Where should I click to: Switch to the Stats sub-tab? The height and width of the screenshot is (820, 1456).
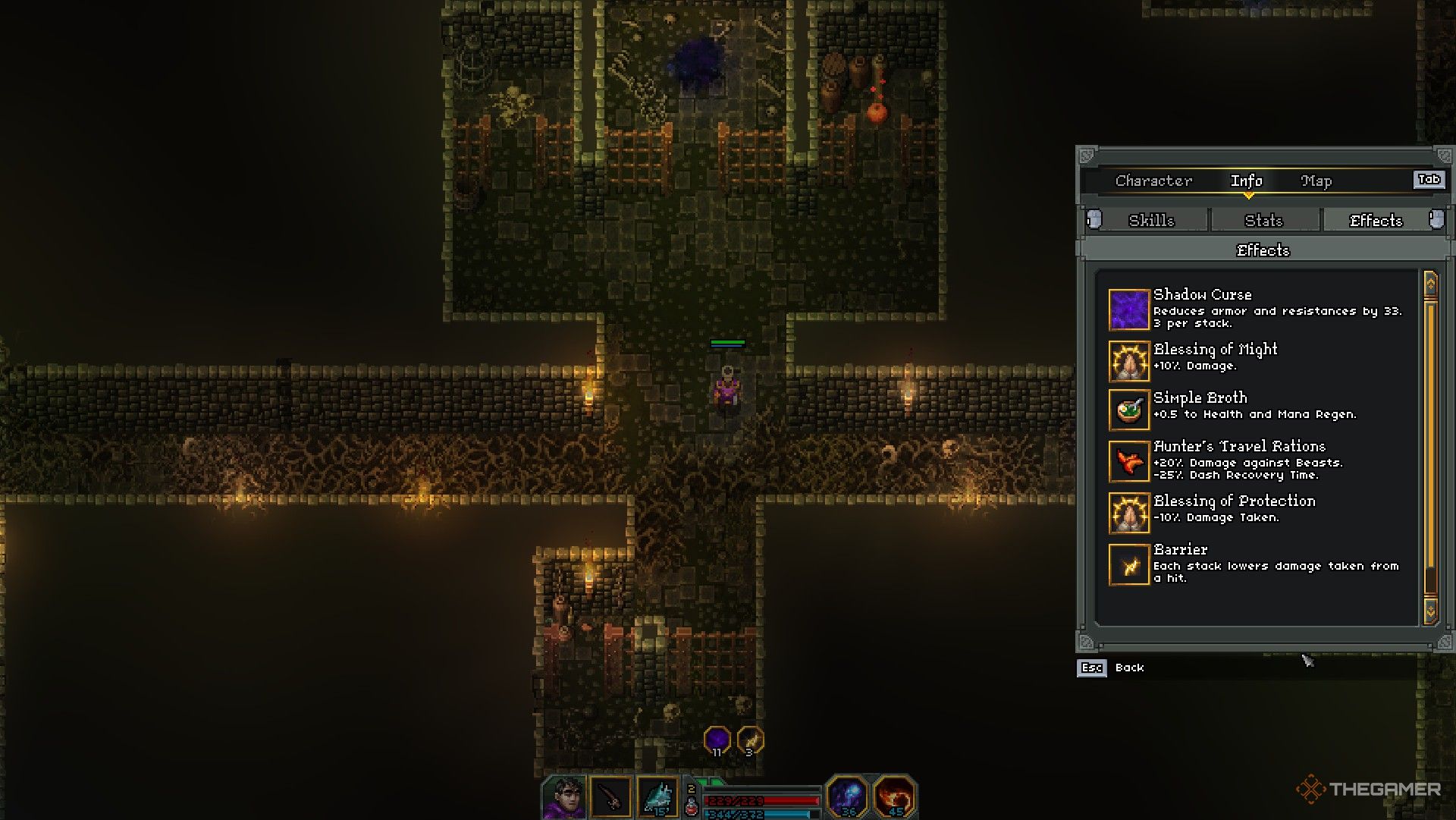[x=1263, y=220]
